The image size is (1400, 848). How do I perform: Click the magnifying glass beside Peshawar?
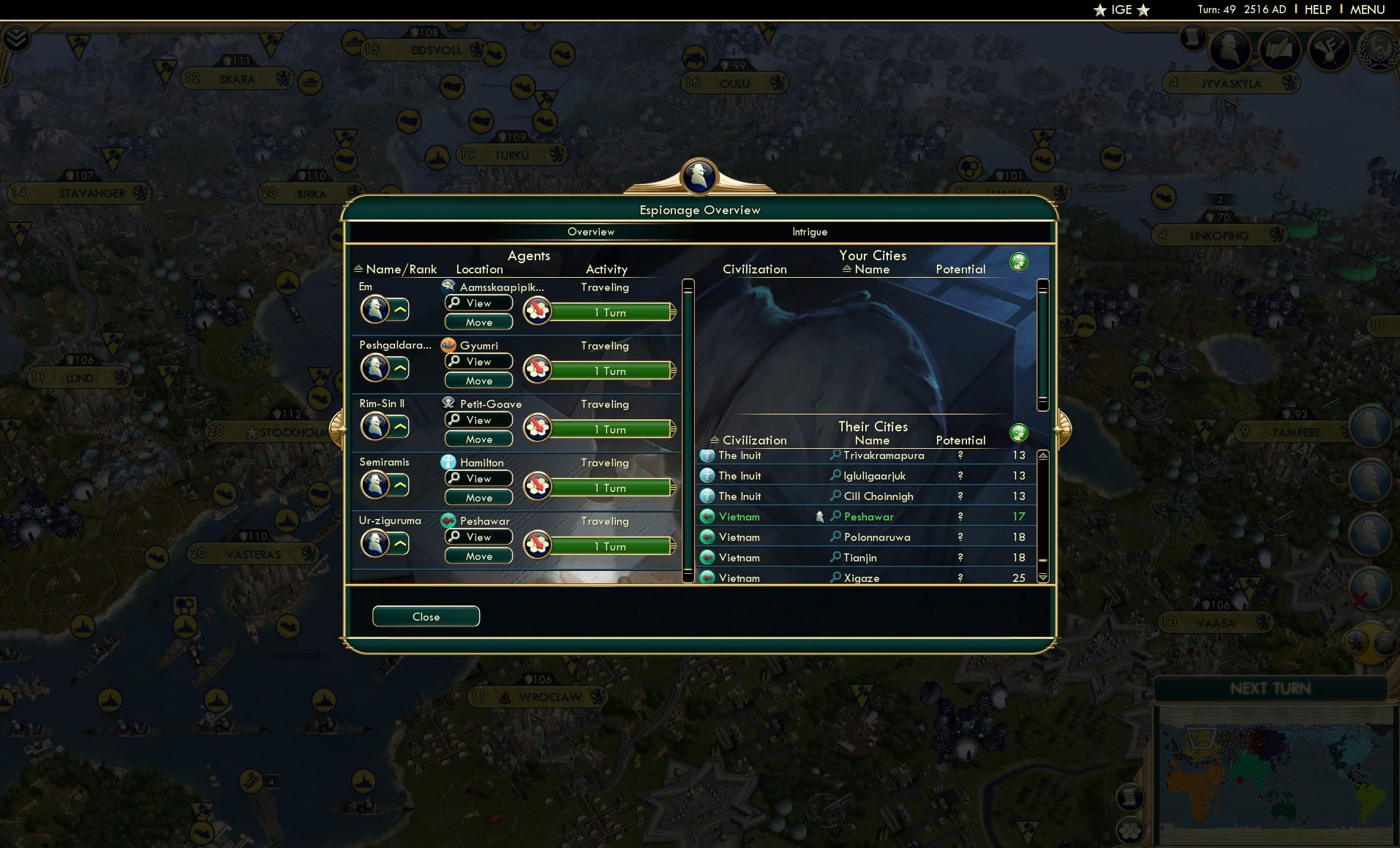835,517
